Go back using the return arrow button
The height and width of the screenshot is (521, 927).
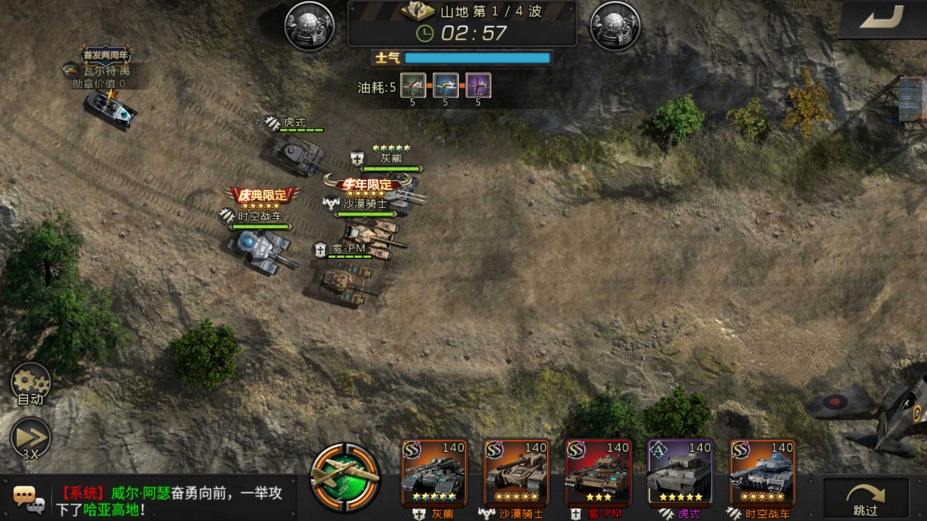[x=882, y=17]
